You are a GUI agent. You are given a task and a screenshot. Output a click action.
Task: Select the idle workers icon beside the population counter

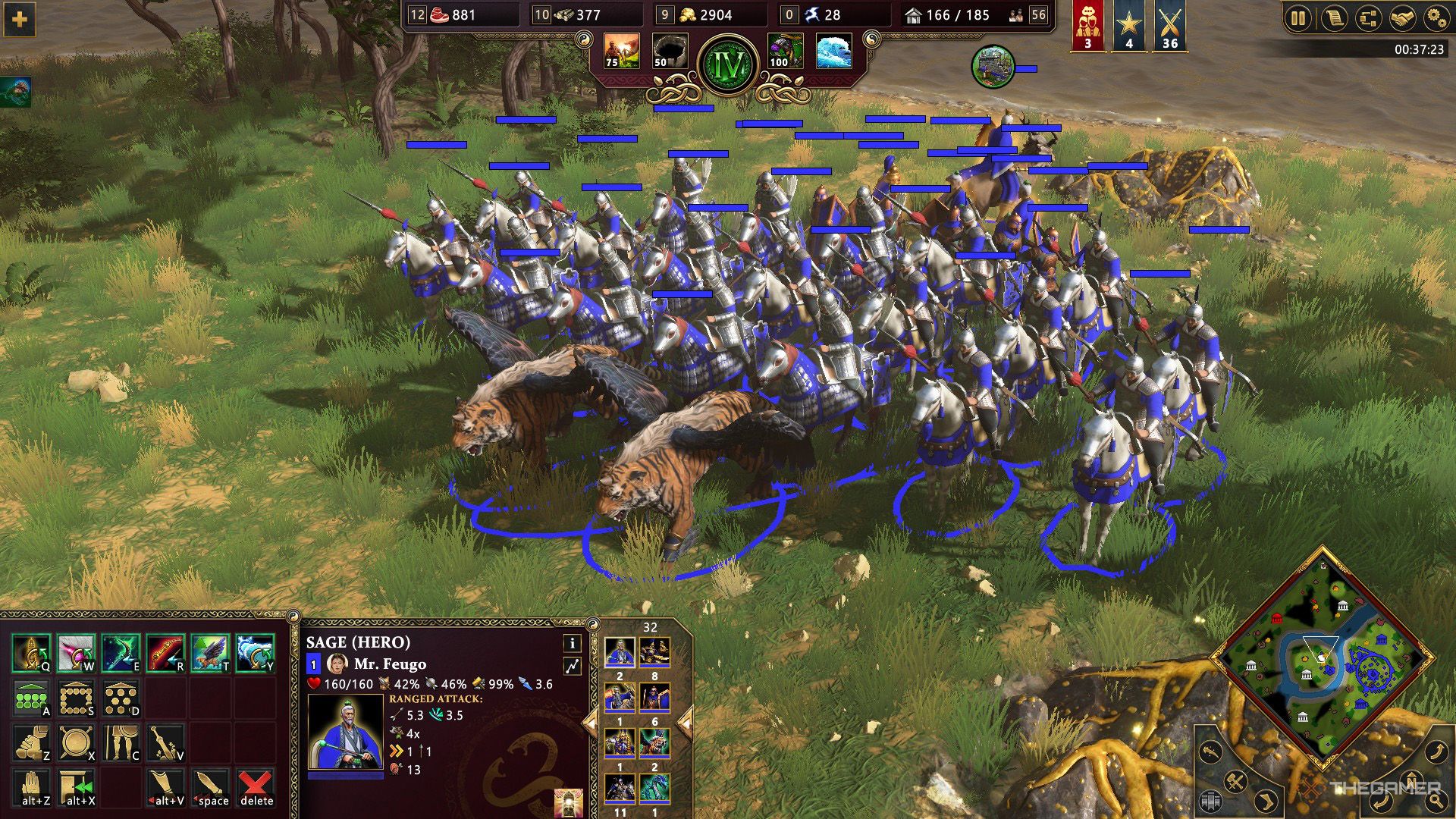[1016, 15]
